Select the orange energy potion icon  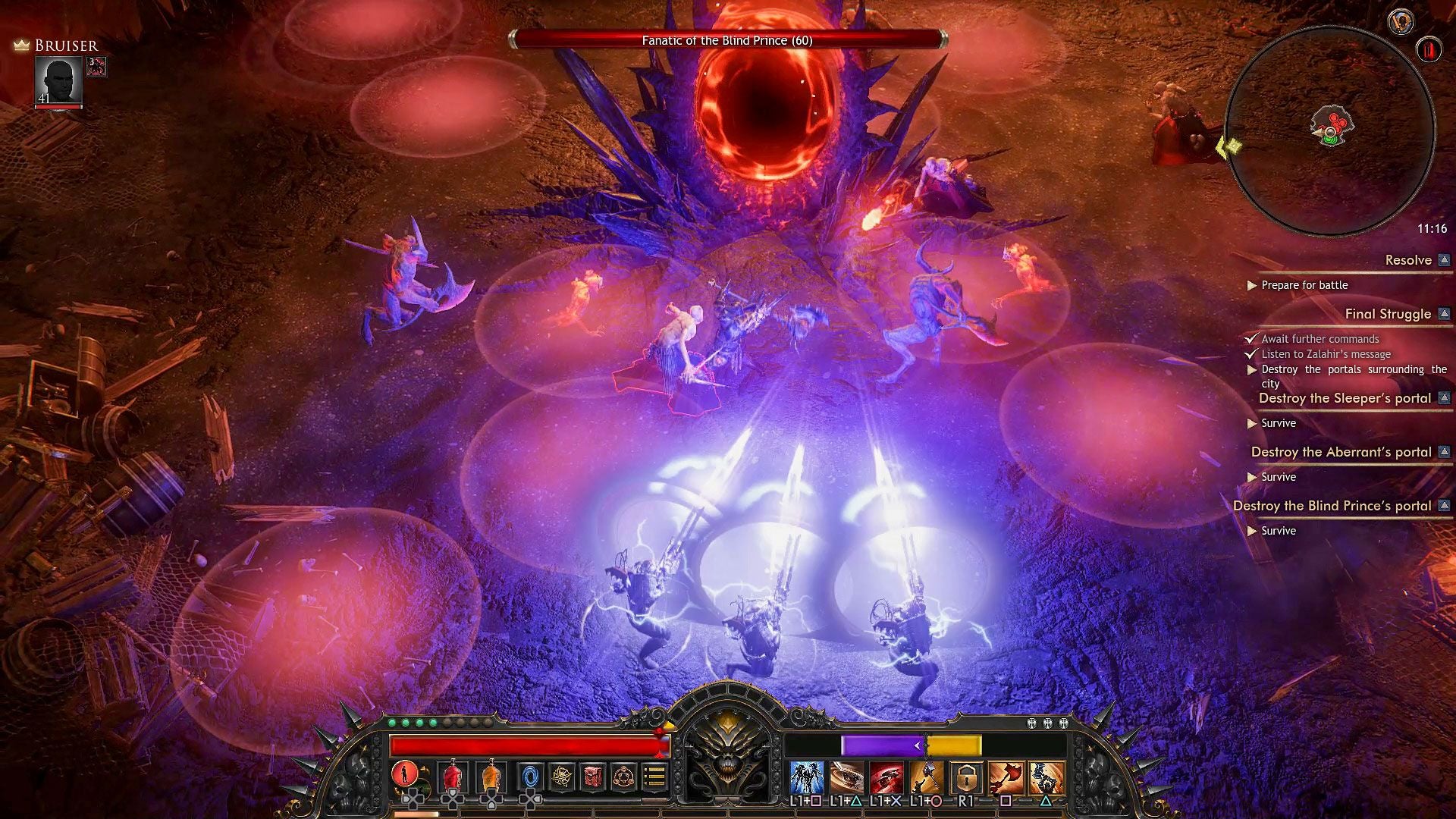click(491, 777)
